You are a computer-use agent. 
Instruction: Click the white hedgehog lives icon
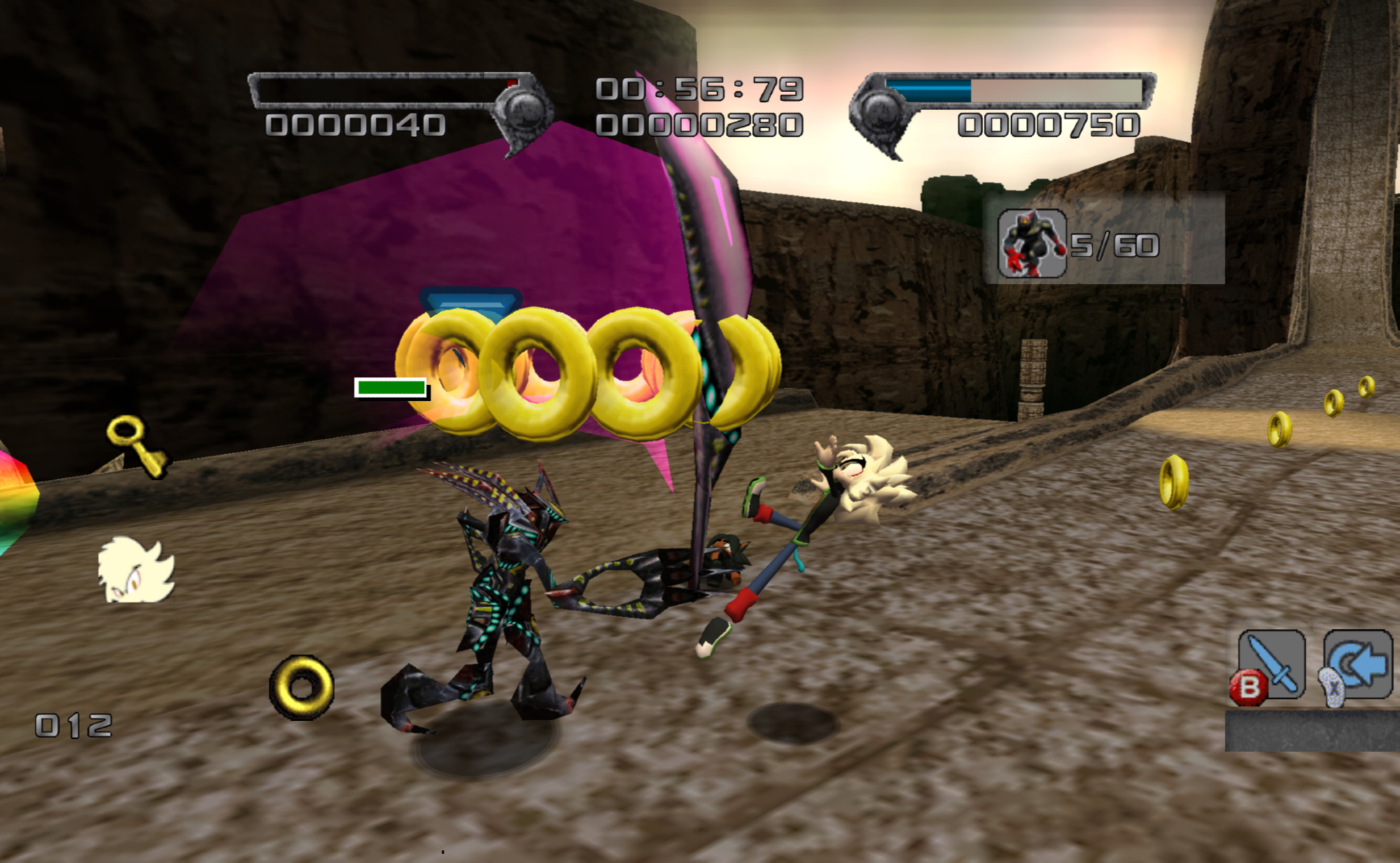coord(136,570)
